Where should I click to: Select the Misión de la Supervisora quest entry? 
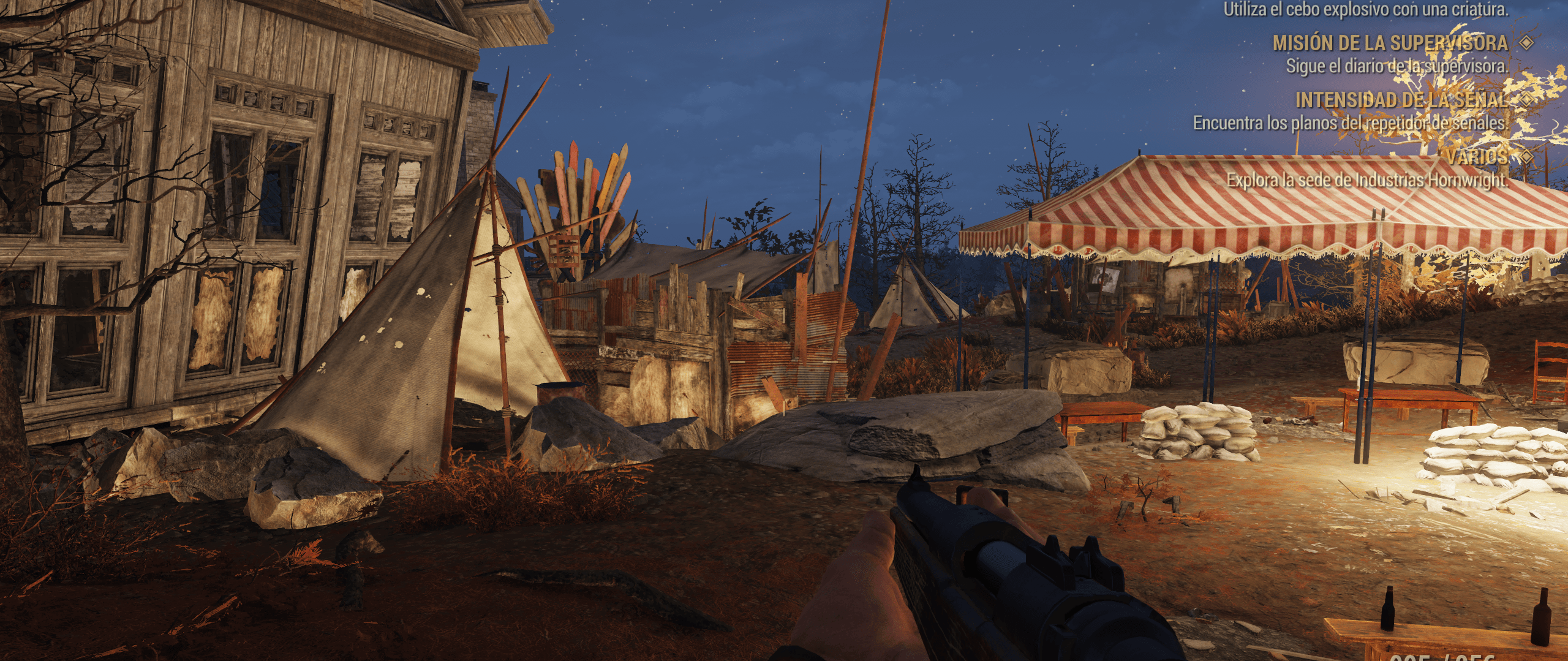(1390, 43)
